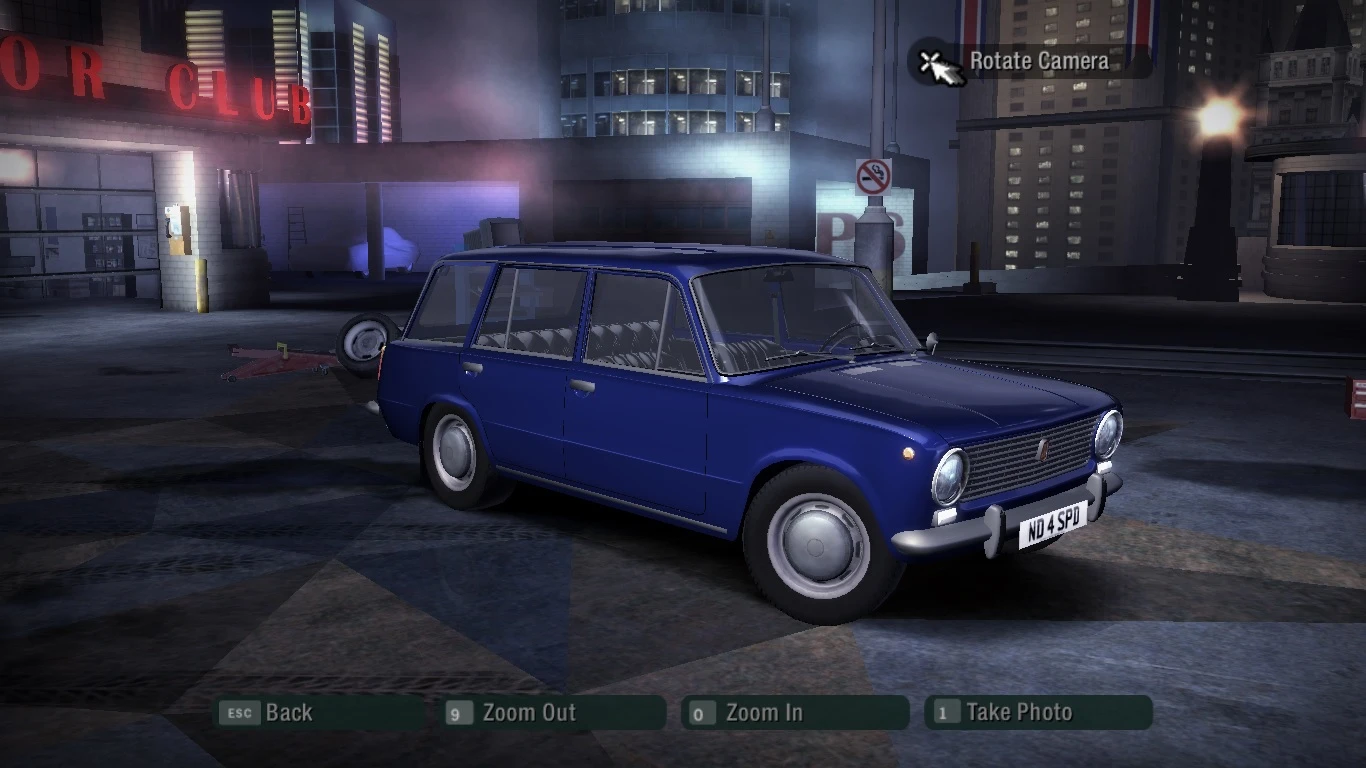Click the 0 key icon for Zoom In
The image size is (1366, 768).
701,713
